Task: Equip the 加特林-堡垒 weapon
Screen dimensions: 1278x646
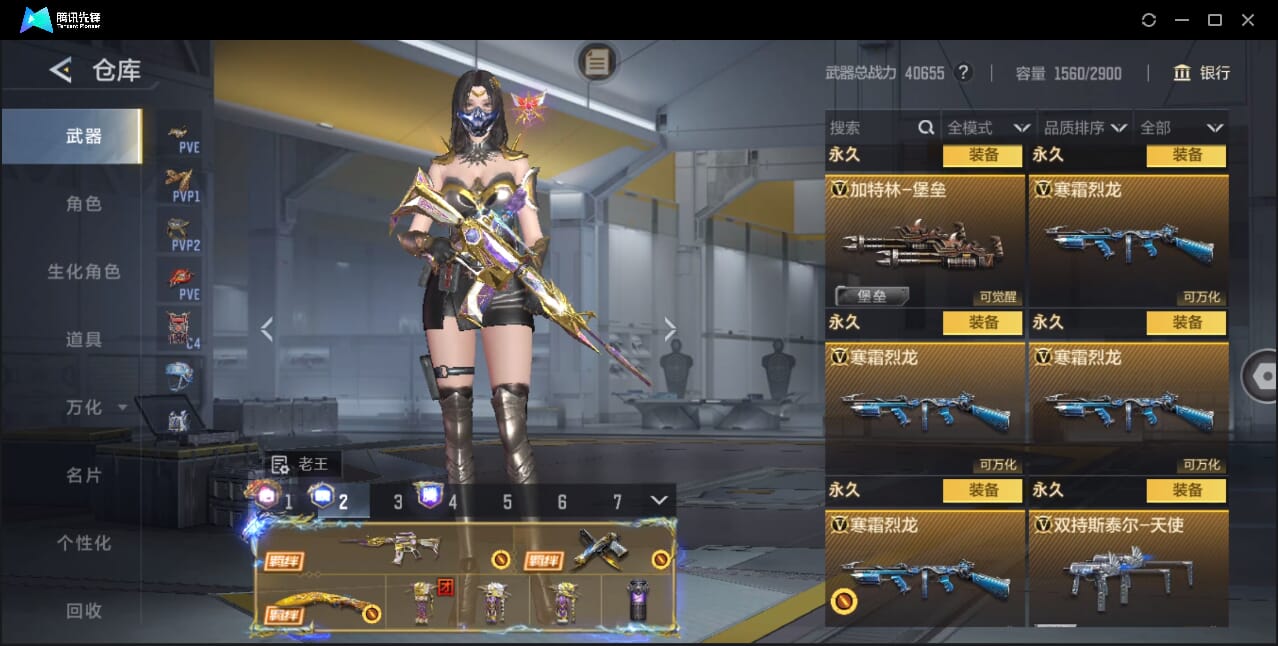Action: coord(983,155)
